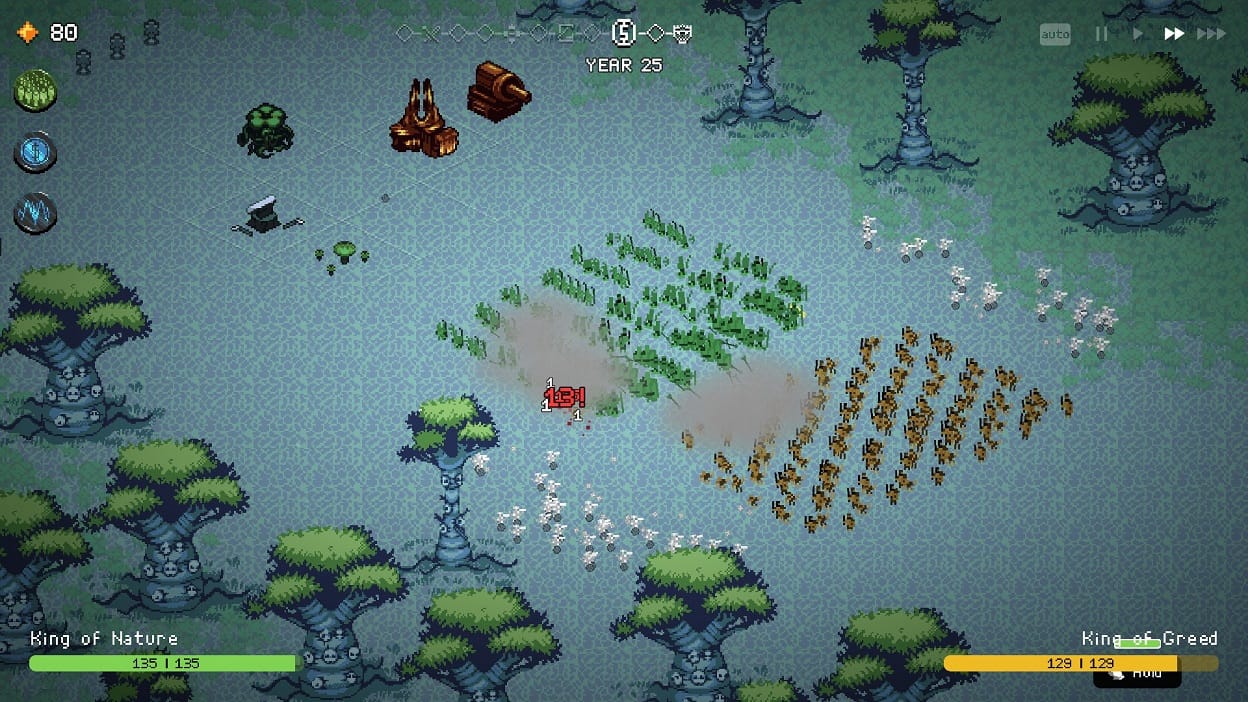The image size is (1248, 702).
Task: Click the final king crown timeline marker
Action: pyautogui.click(x=683, y=34)
